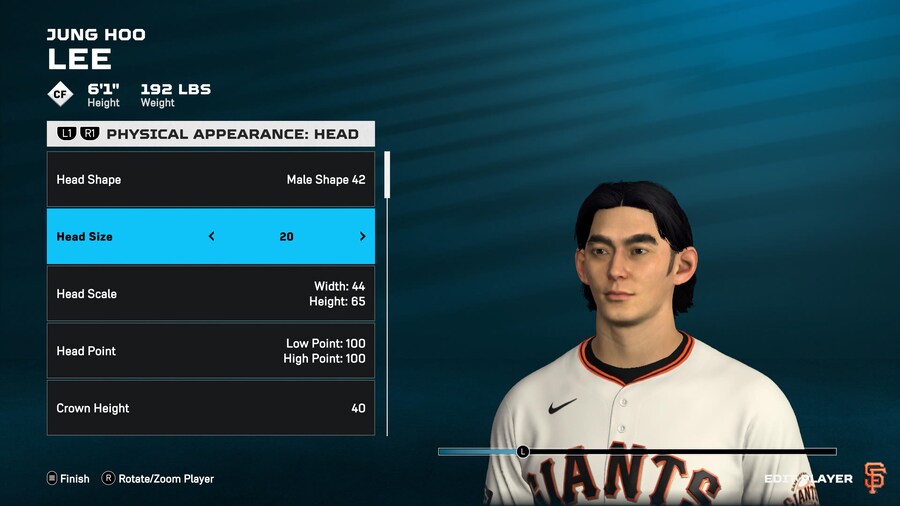Increase Head Size with right arrow

(362, 237)
